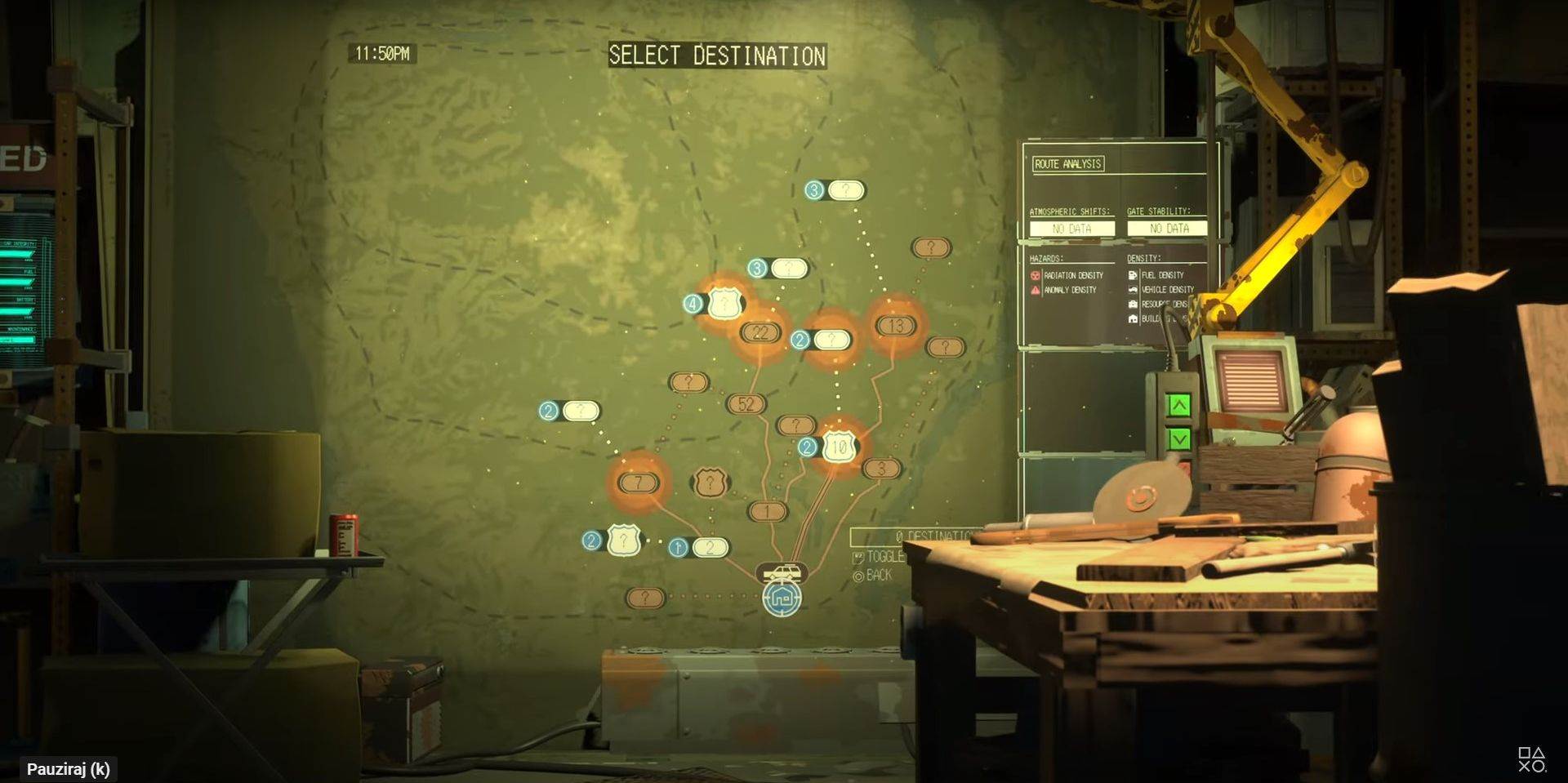Select junction 7 on the map
Image resolution: width=1568 pixels, height=783 pixels.
click(638, 483)
